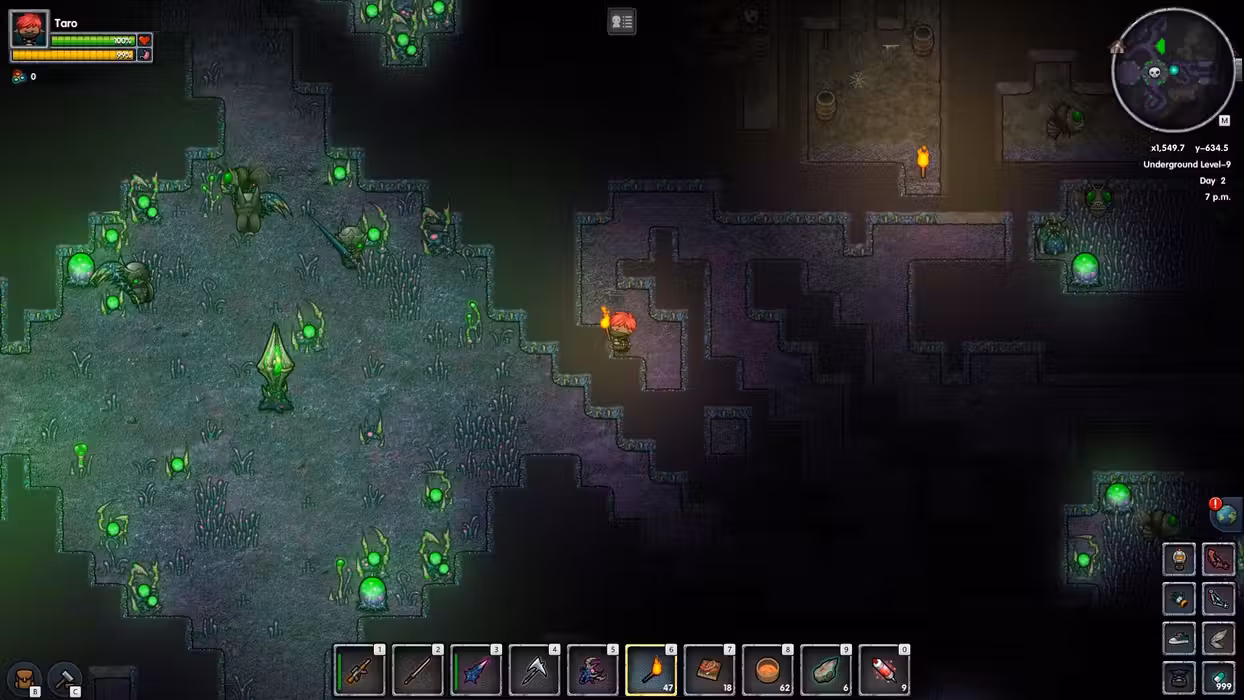Select the dark clawed weapon slot

(592, 670)
